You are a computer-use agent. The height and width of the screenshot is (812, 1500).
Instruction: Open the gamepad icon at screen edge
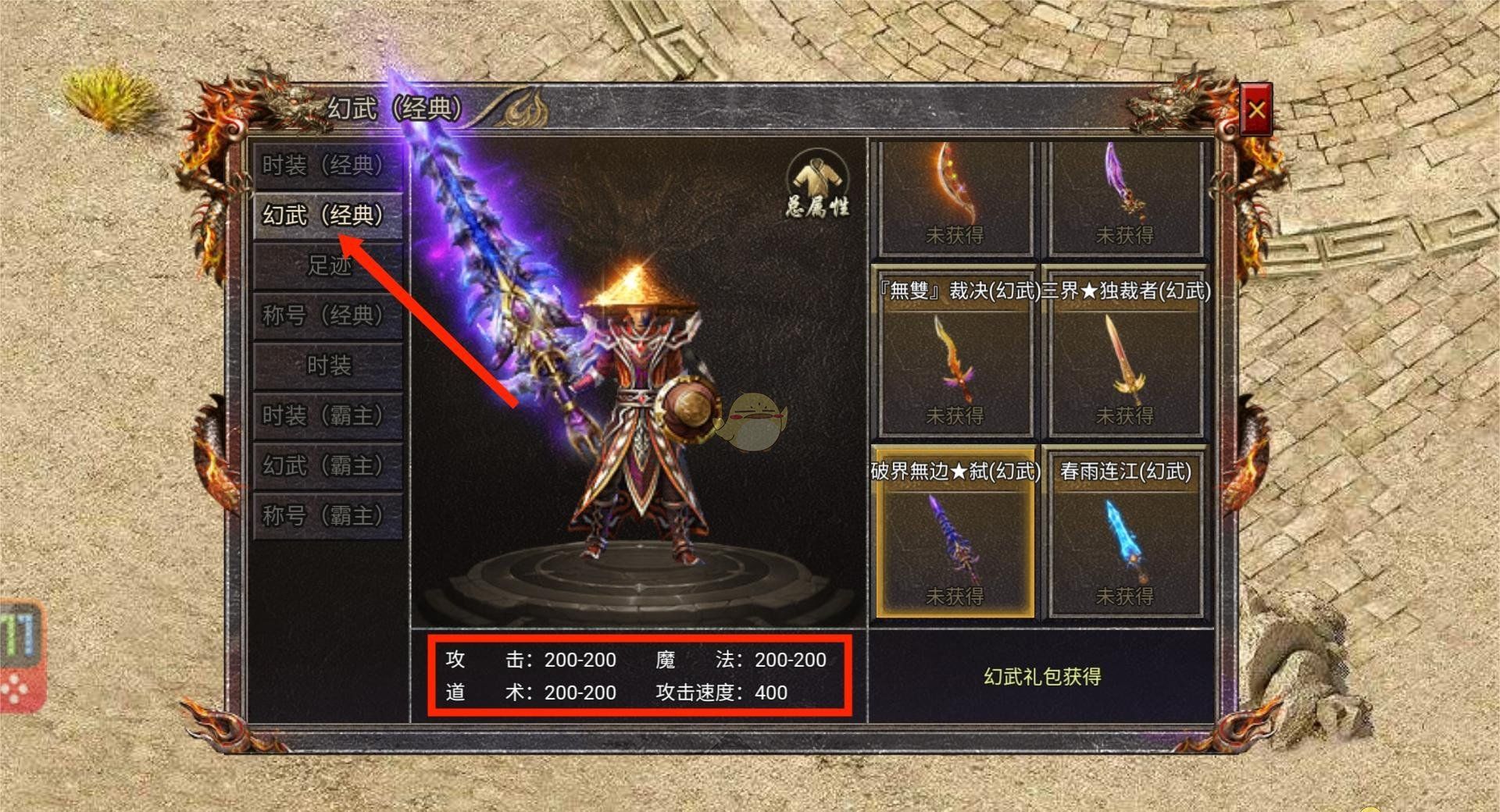(x=20, y=656)
